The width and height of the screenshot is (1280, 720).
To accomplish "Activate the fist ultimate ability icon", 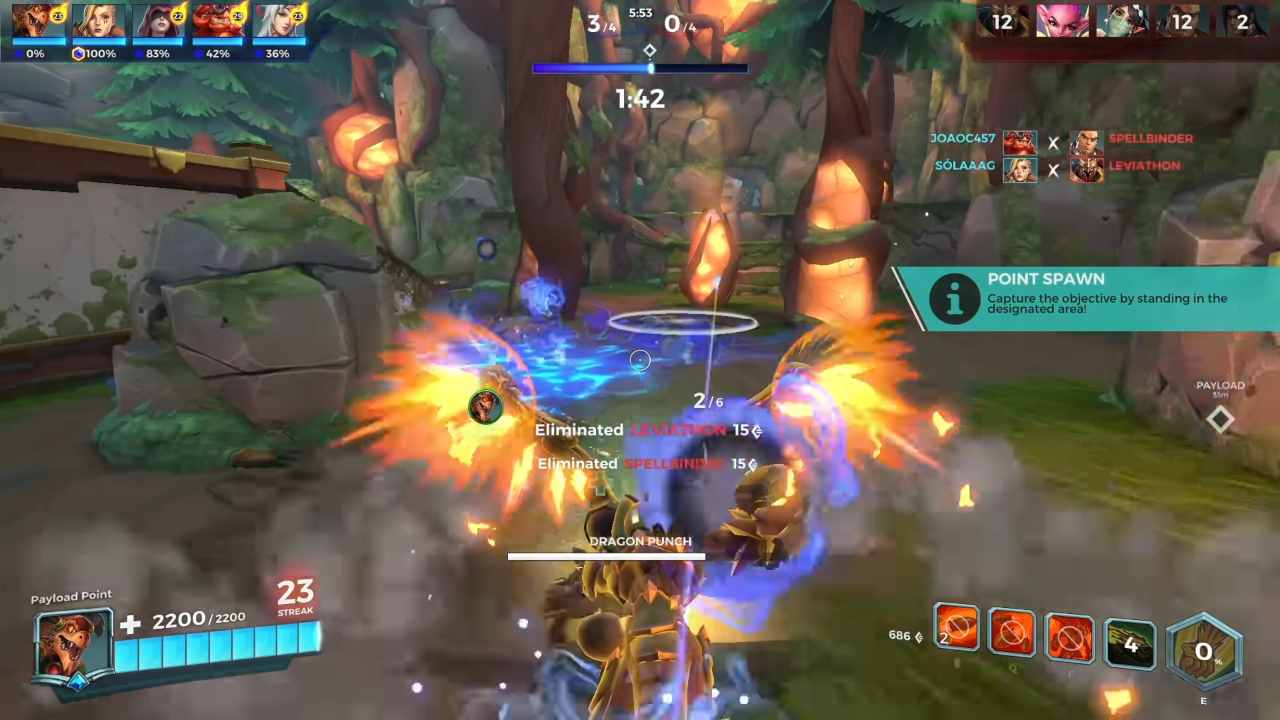I will pos(1204,652).
